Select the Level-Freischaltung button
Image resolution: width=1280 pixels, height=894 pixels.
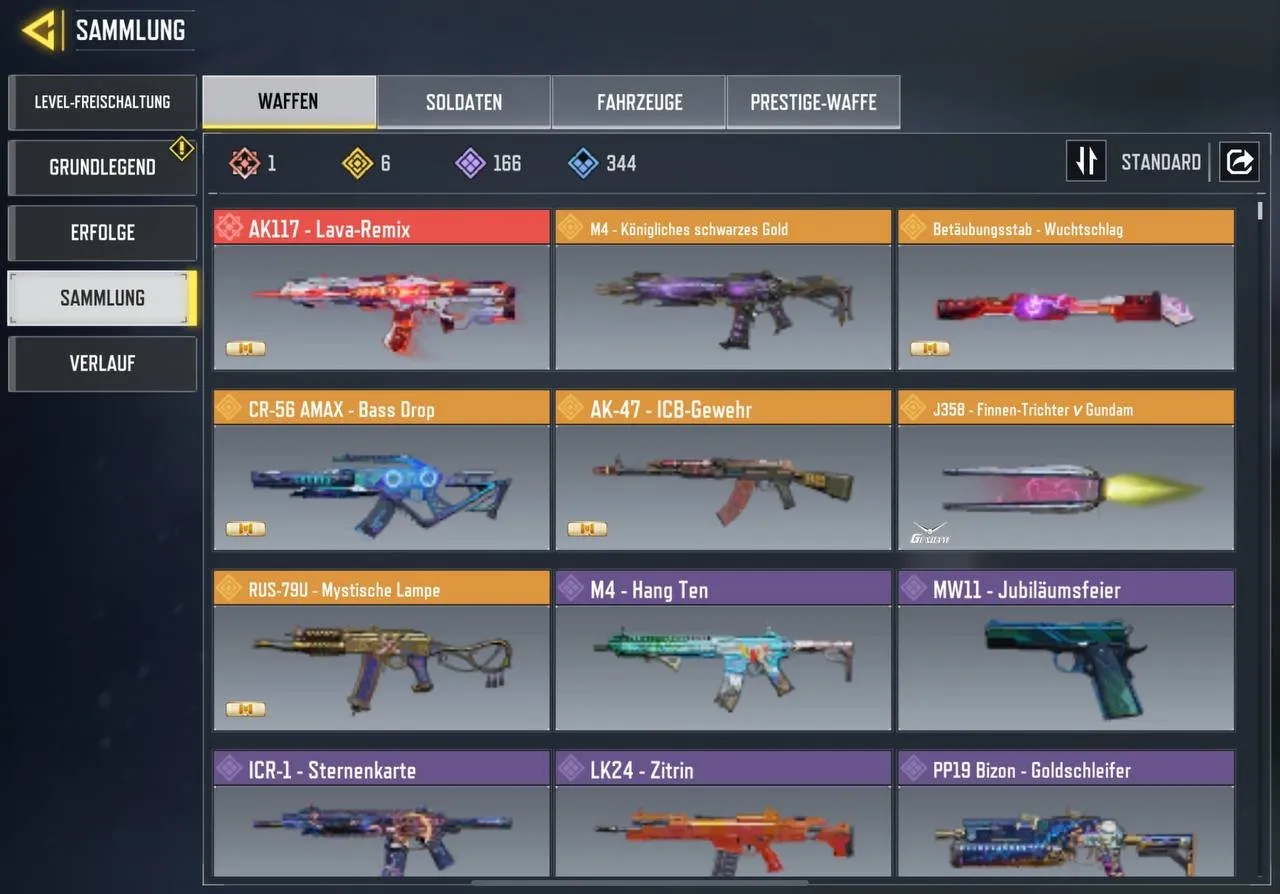pyautogui.click(x=102, y=101)
